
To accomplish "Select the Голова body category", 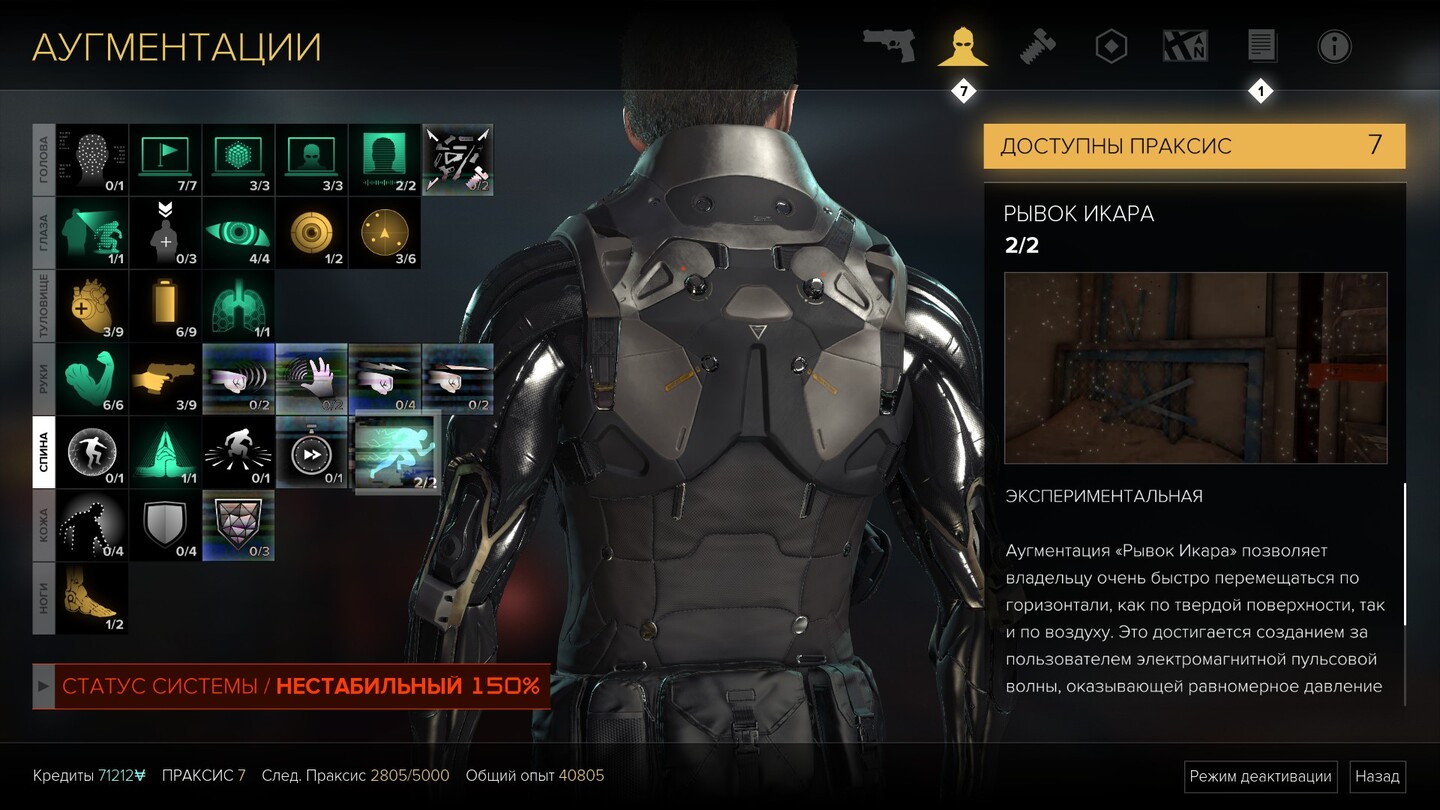I will point(44,160).
